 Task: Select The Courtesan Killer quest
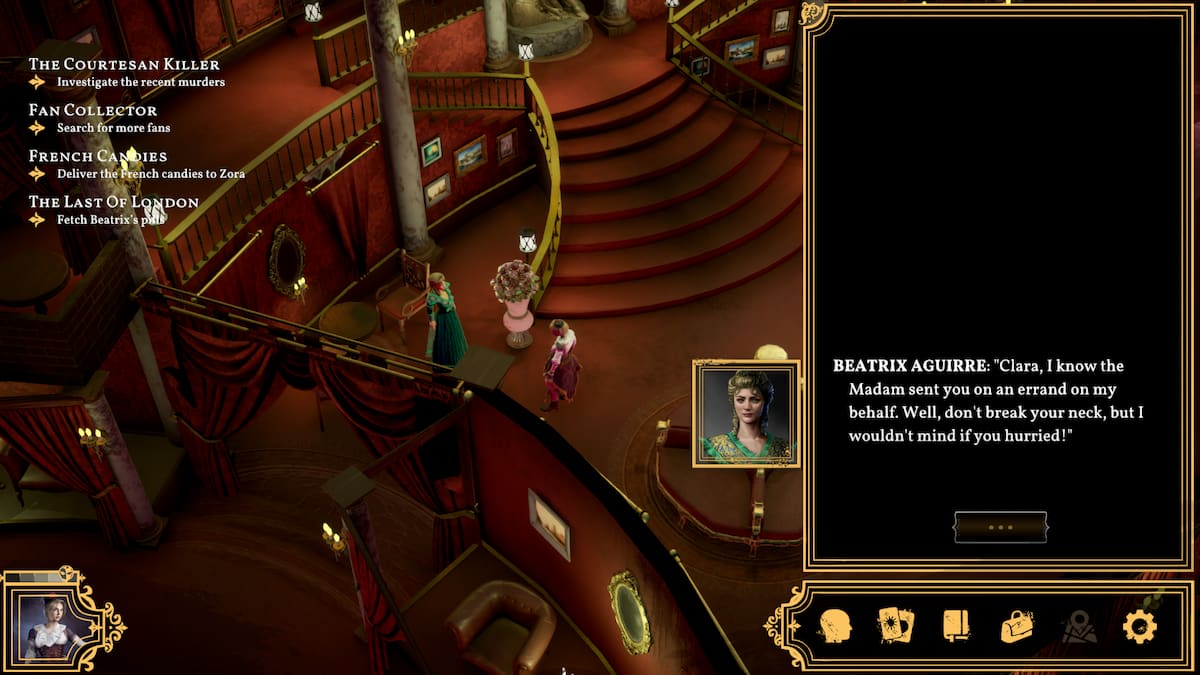click(x=124, y=65)
